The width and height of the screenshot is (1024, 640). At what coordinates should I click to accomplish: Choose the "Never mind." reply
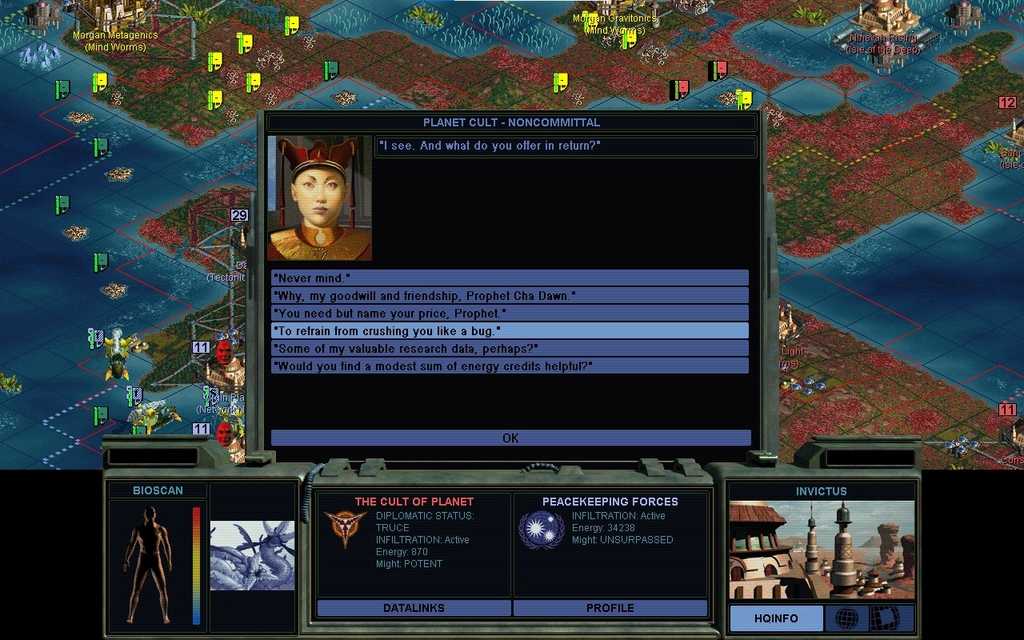point(510,277)
